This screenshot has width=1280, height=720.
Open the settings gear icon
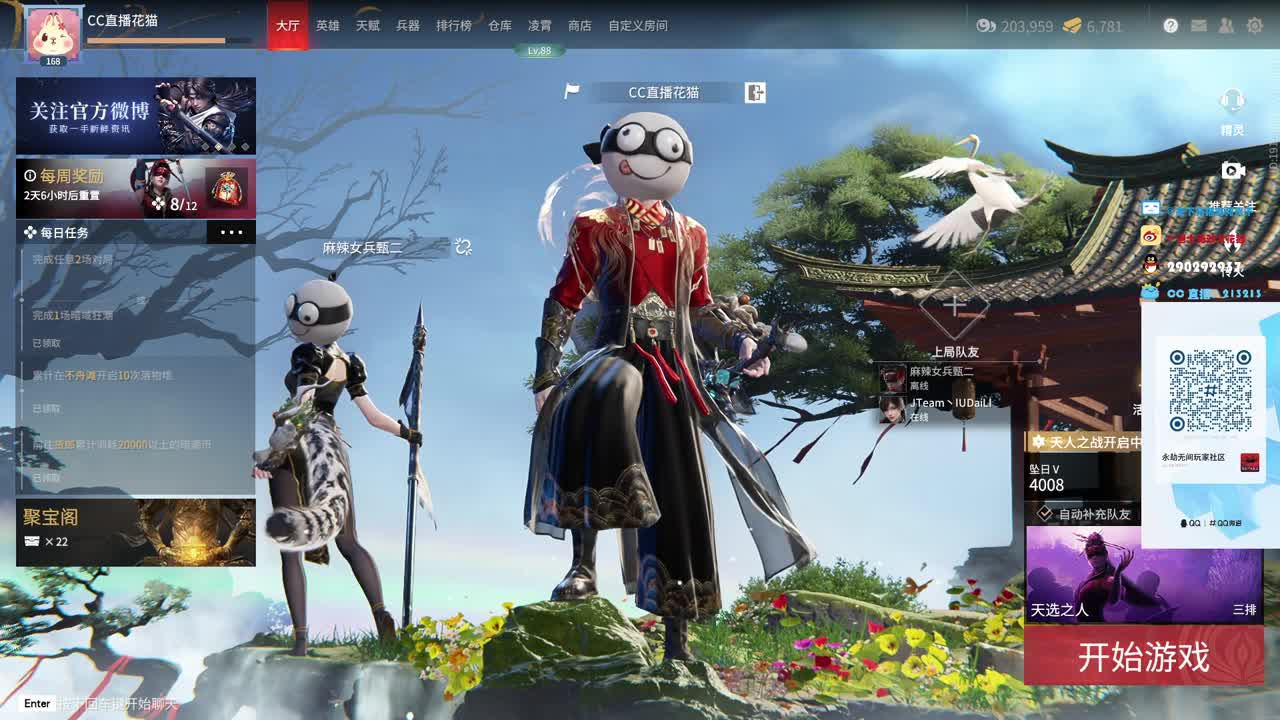(x=1255, y=26)
